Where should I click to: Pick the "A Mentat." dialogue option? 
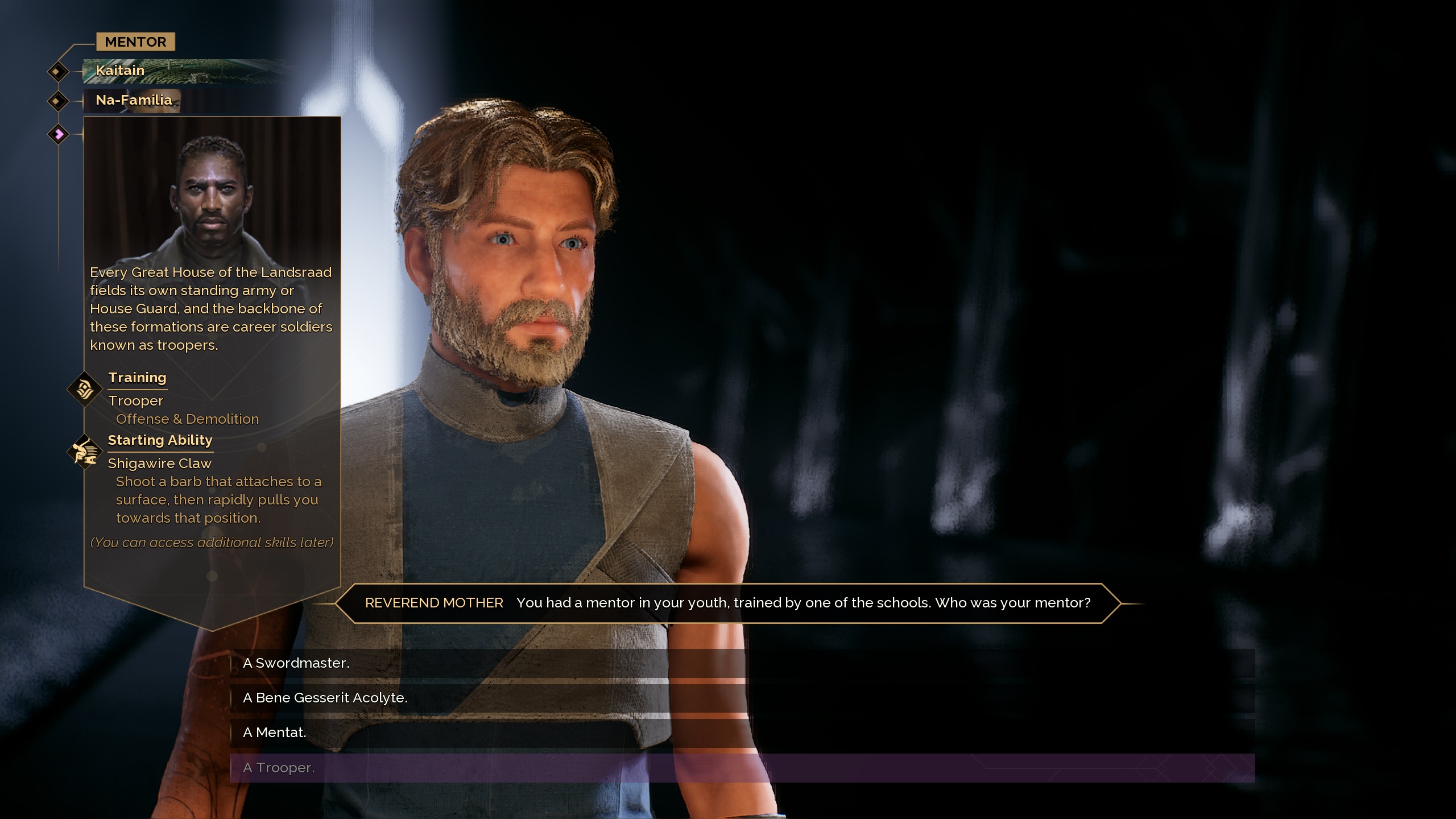tap(274, 733)
